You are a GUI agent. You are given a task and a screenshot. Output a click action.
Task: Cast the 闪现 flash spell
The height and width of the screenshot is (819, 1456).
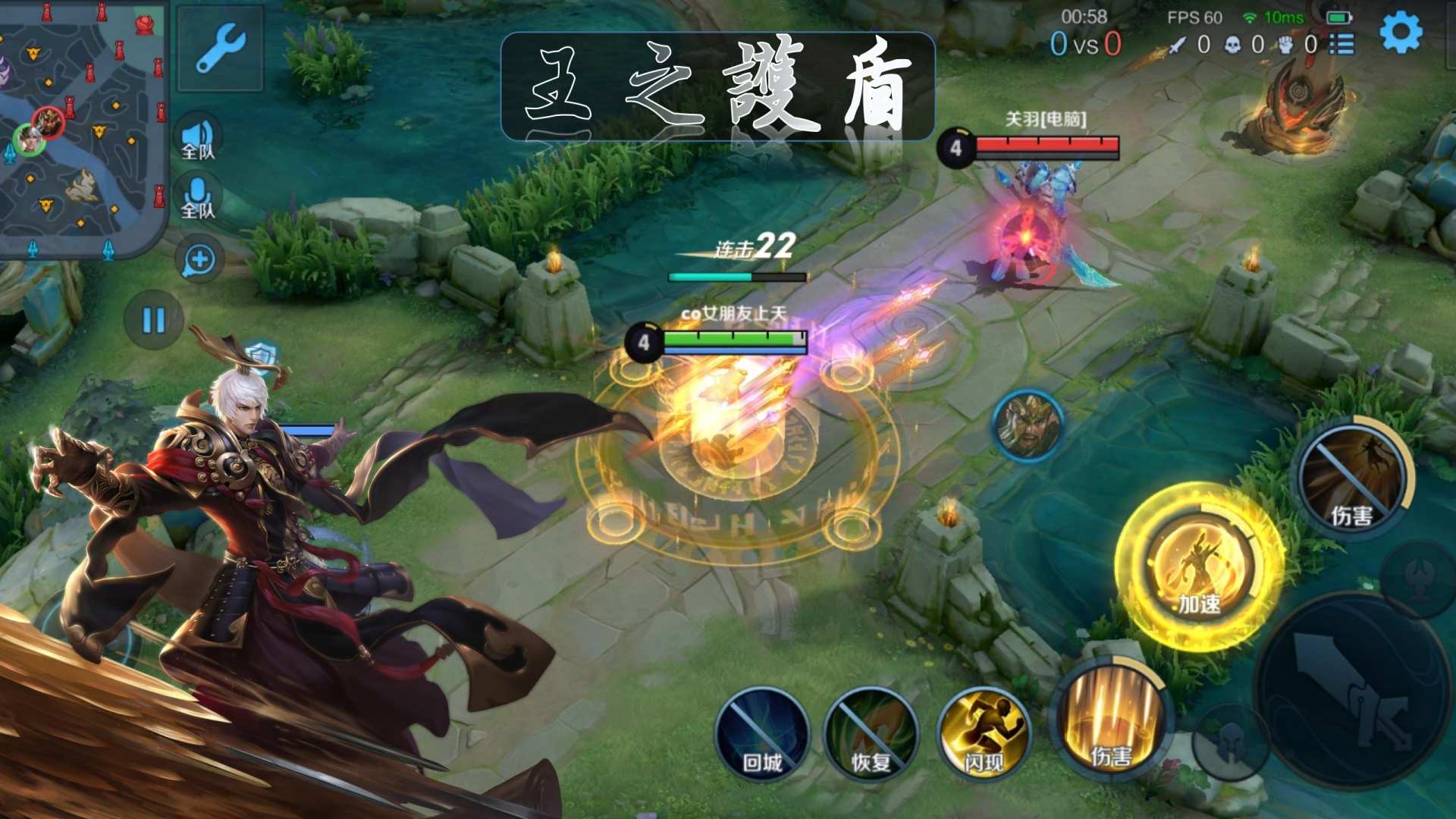coord(984,734)
